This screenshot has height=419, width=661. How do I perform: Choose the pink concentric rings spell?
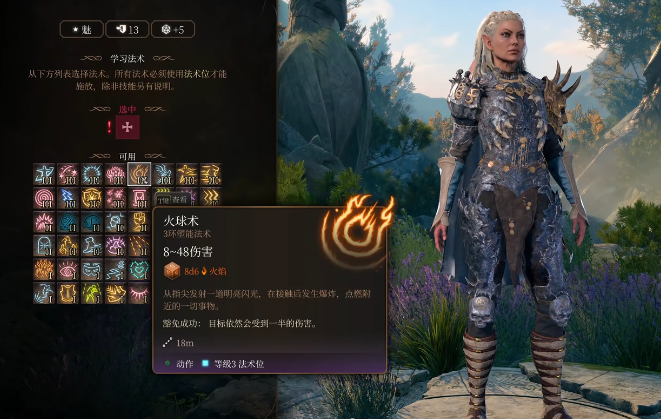pos(44,198)
